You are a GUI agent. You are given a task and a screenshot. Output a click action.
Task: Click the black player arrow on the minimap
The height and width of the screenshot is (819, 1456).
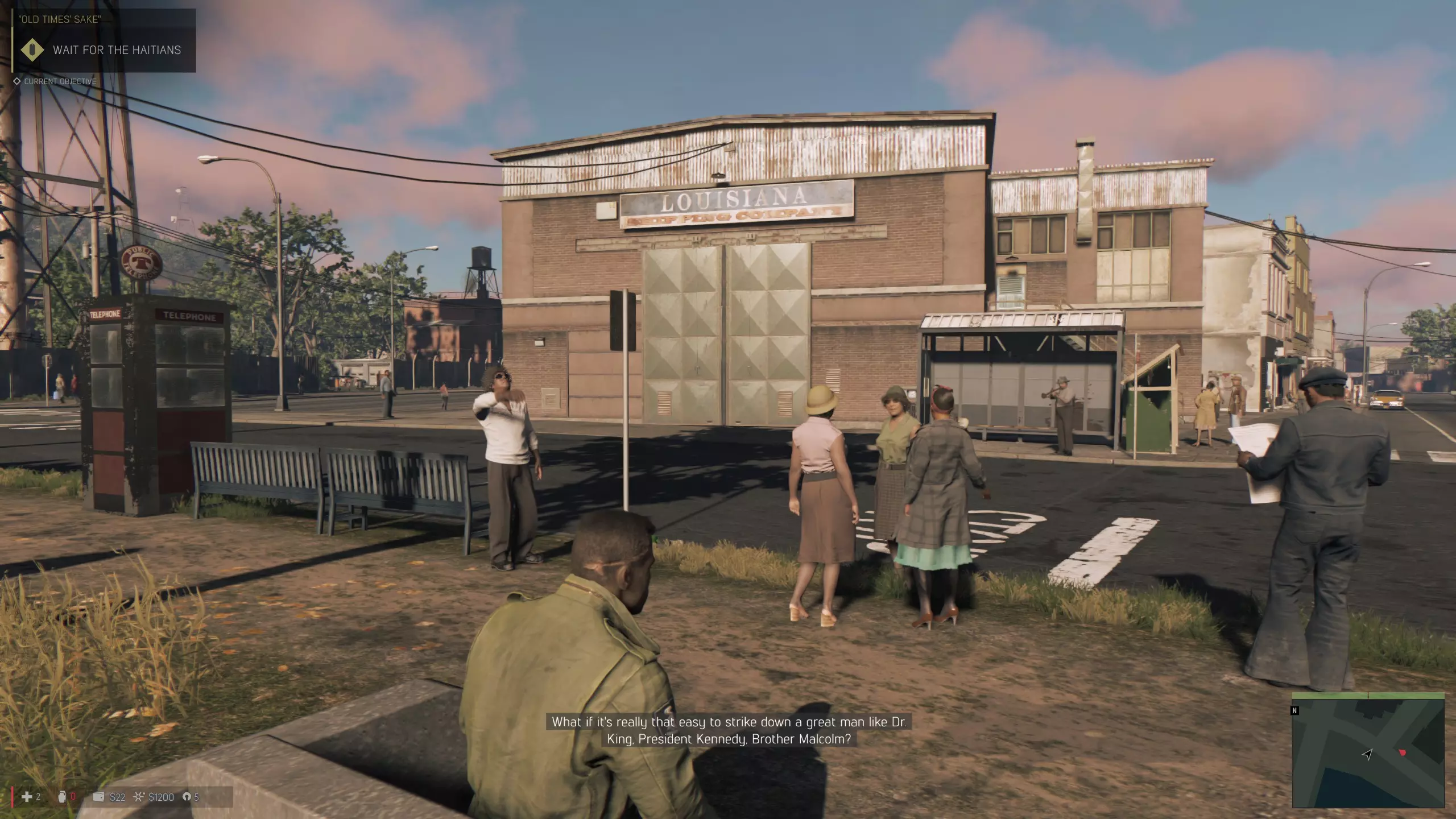(x=1367, y=754)
